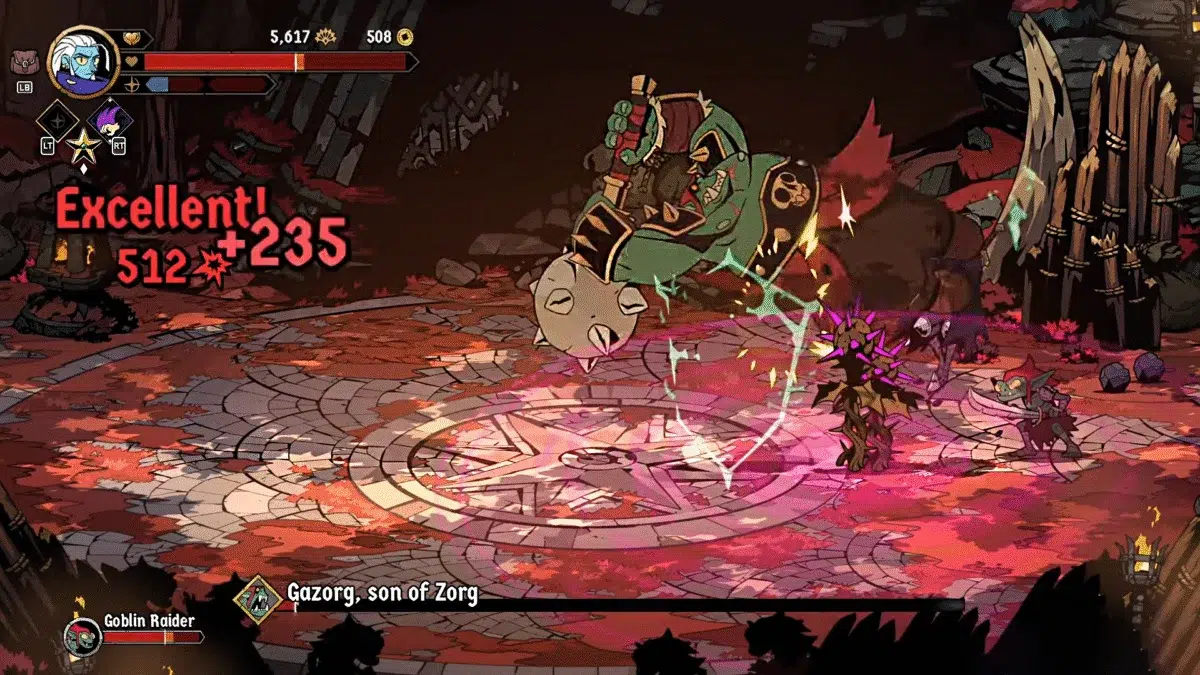Trigger the gold star special ability

(x=81, y=147)
